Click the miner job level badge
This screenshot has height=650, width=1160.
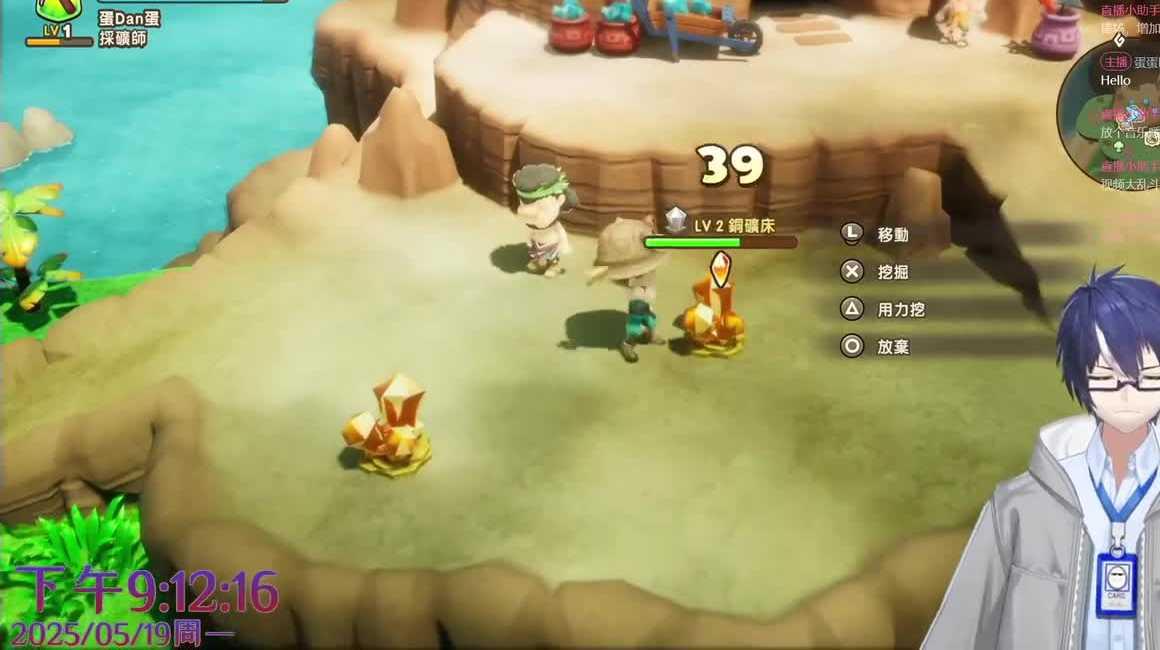tap(57, 31)
